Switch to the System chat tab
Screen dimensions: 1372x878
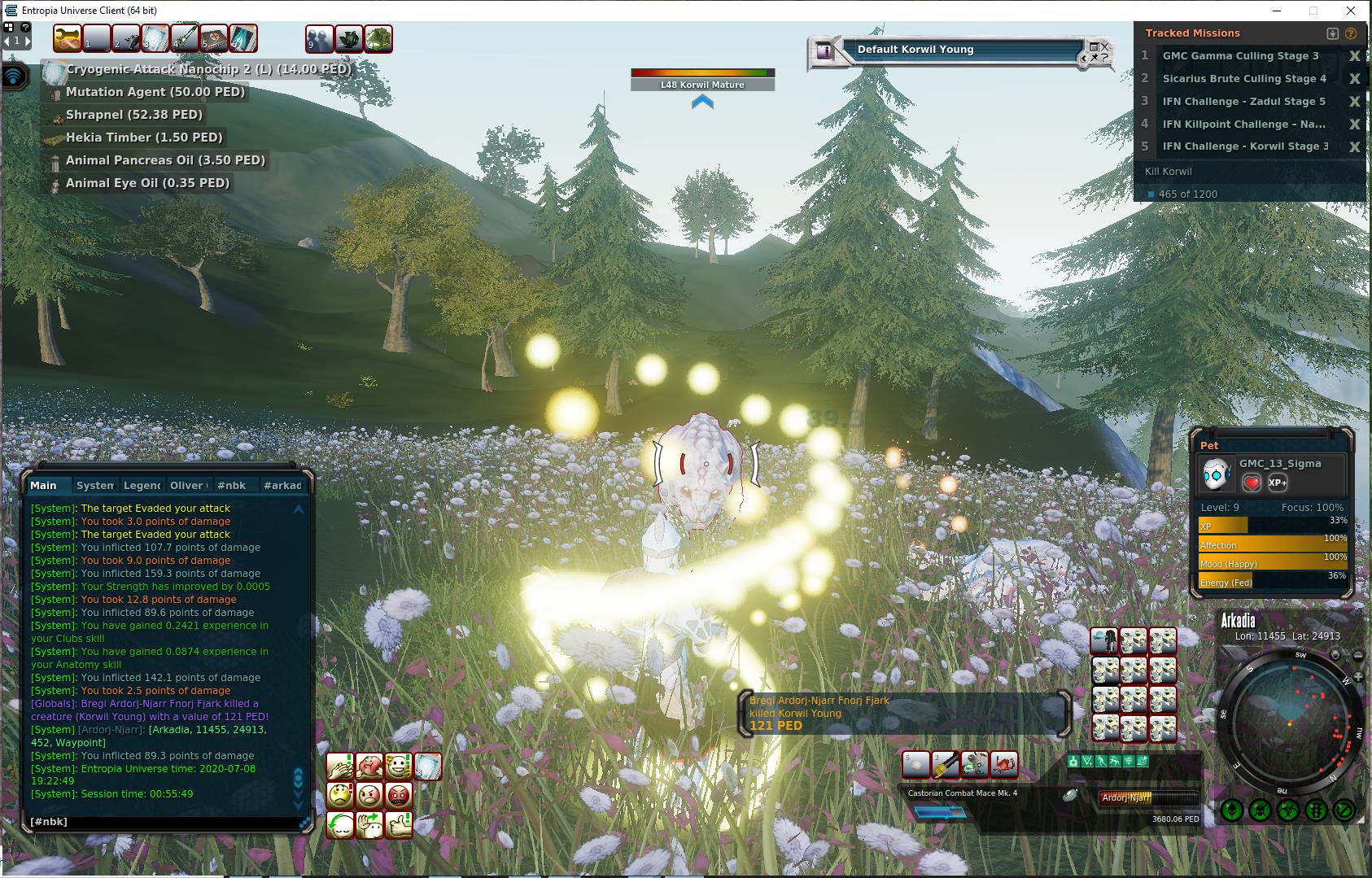tap(95, 485)
